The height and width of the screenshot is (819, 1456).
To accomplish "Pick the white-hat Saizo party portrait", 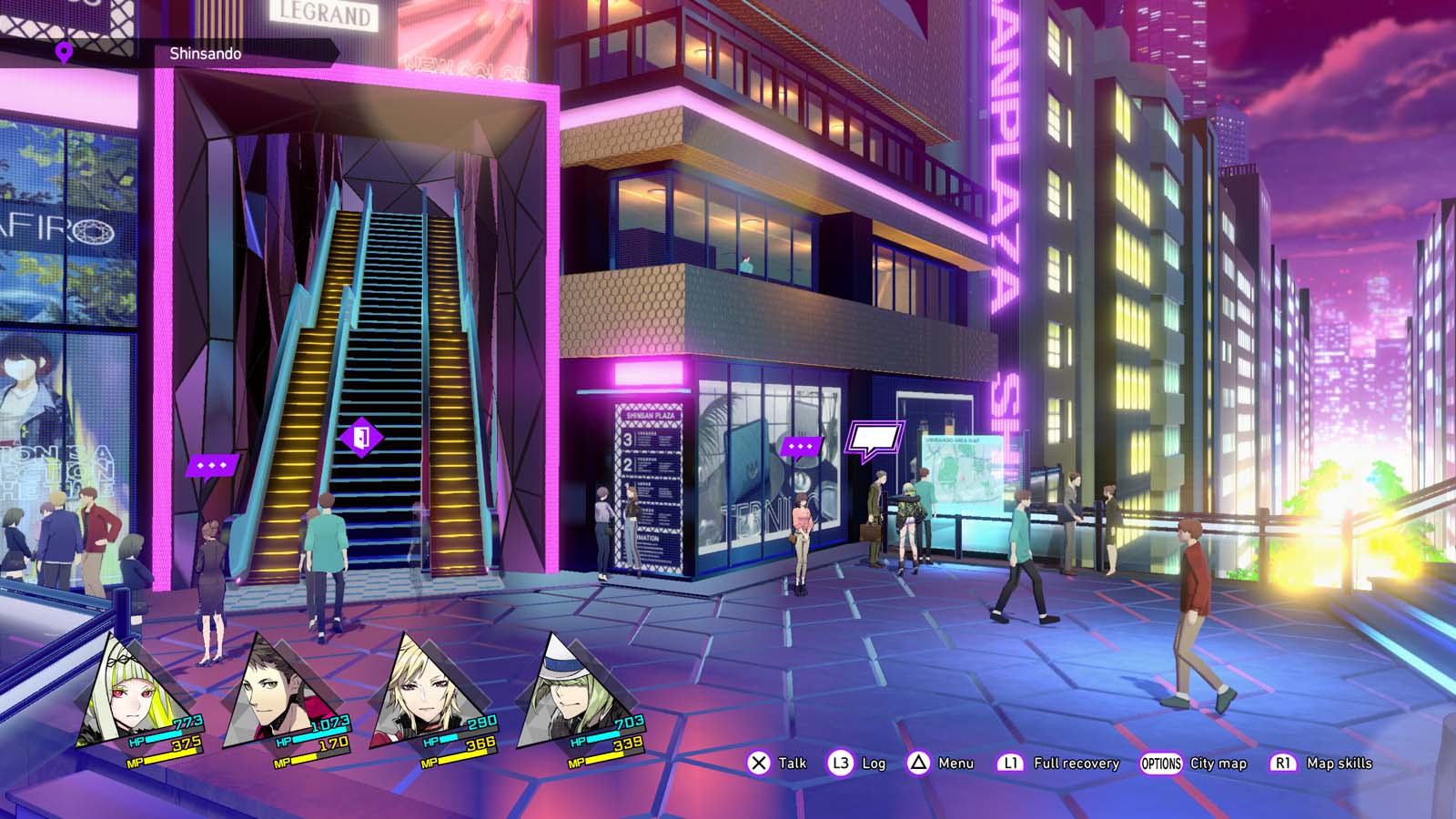I will tap(566, 692).
